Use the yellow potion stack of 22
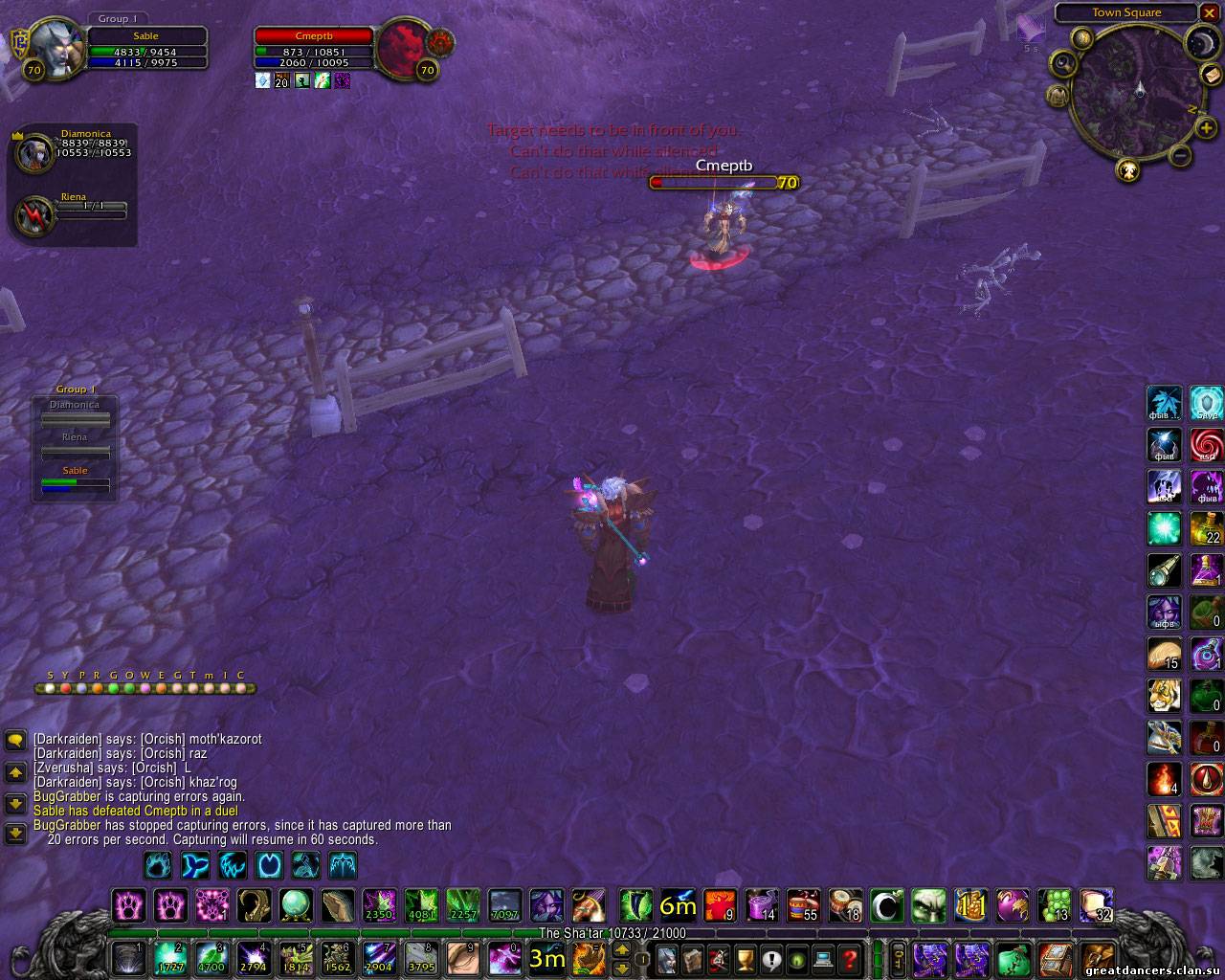1225x980 pixels. point(1207,528)
